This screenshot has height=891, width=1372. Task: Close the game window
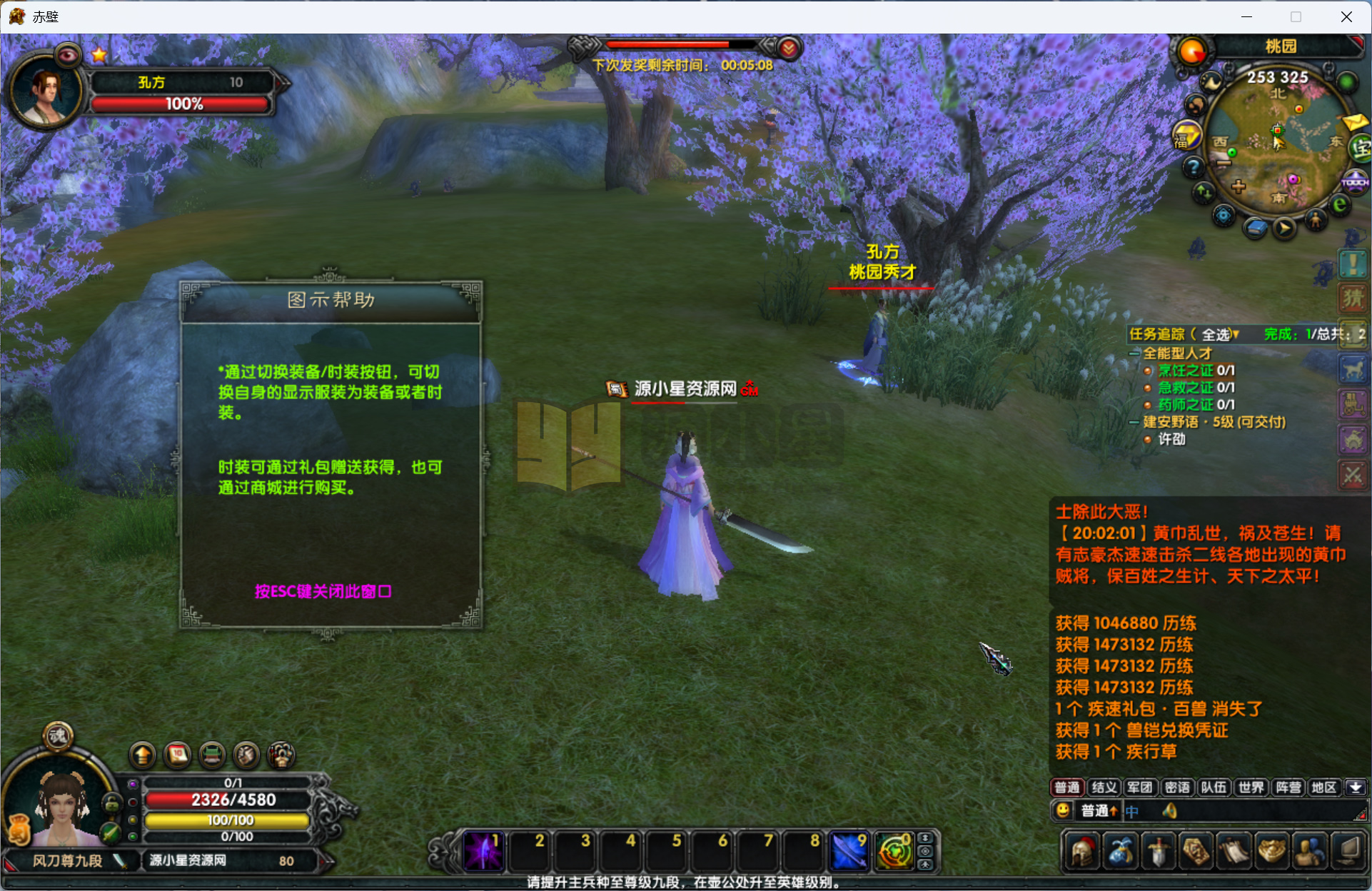pyautogui.click(x=1346, y=16)
